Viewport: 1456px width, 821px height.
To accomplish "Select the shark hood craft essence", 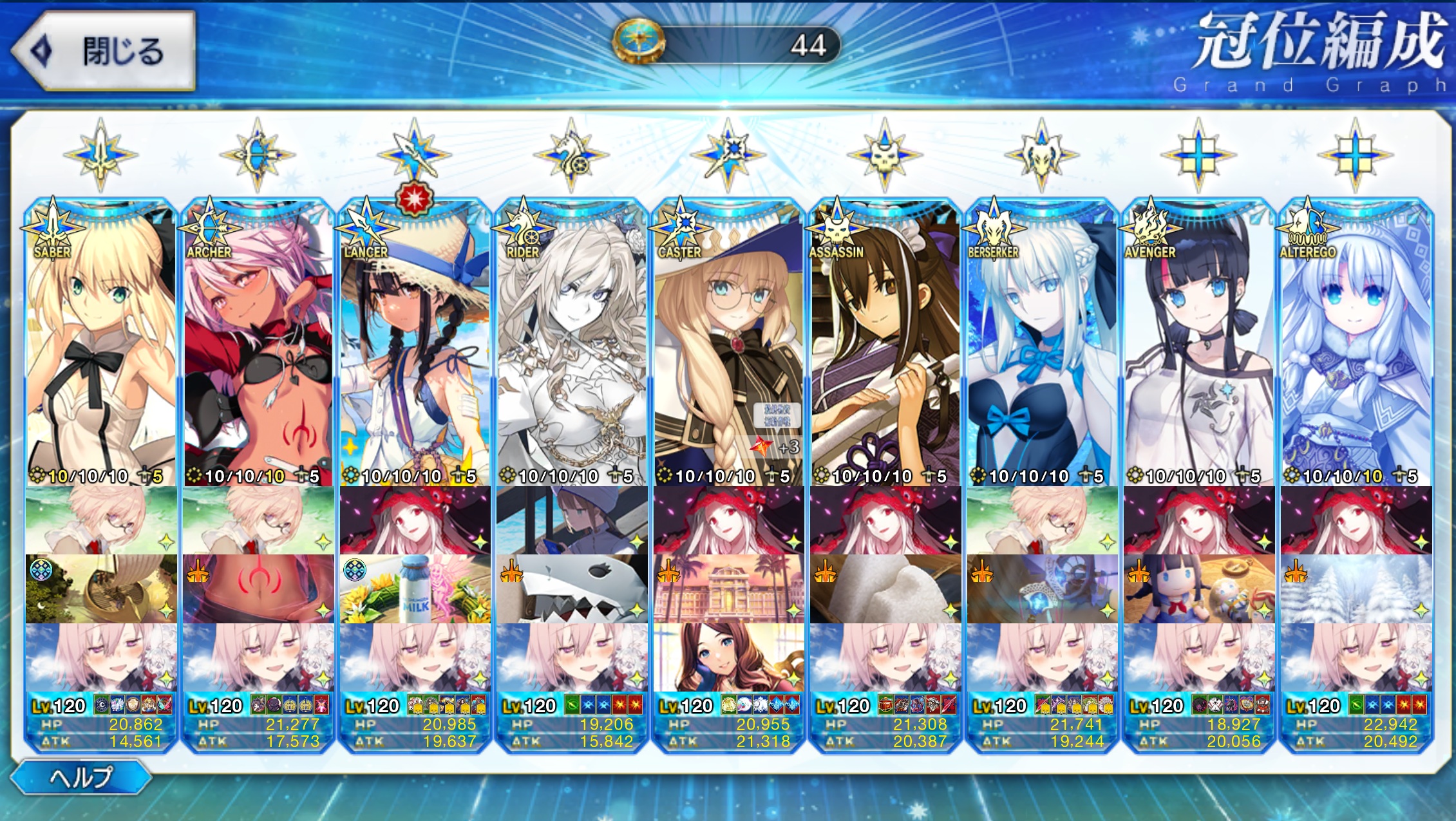I will pos(572,589).
